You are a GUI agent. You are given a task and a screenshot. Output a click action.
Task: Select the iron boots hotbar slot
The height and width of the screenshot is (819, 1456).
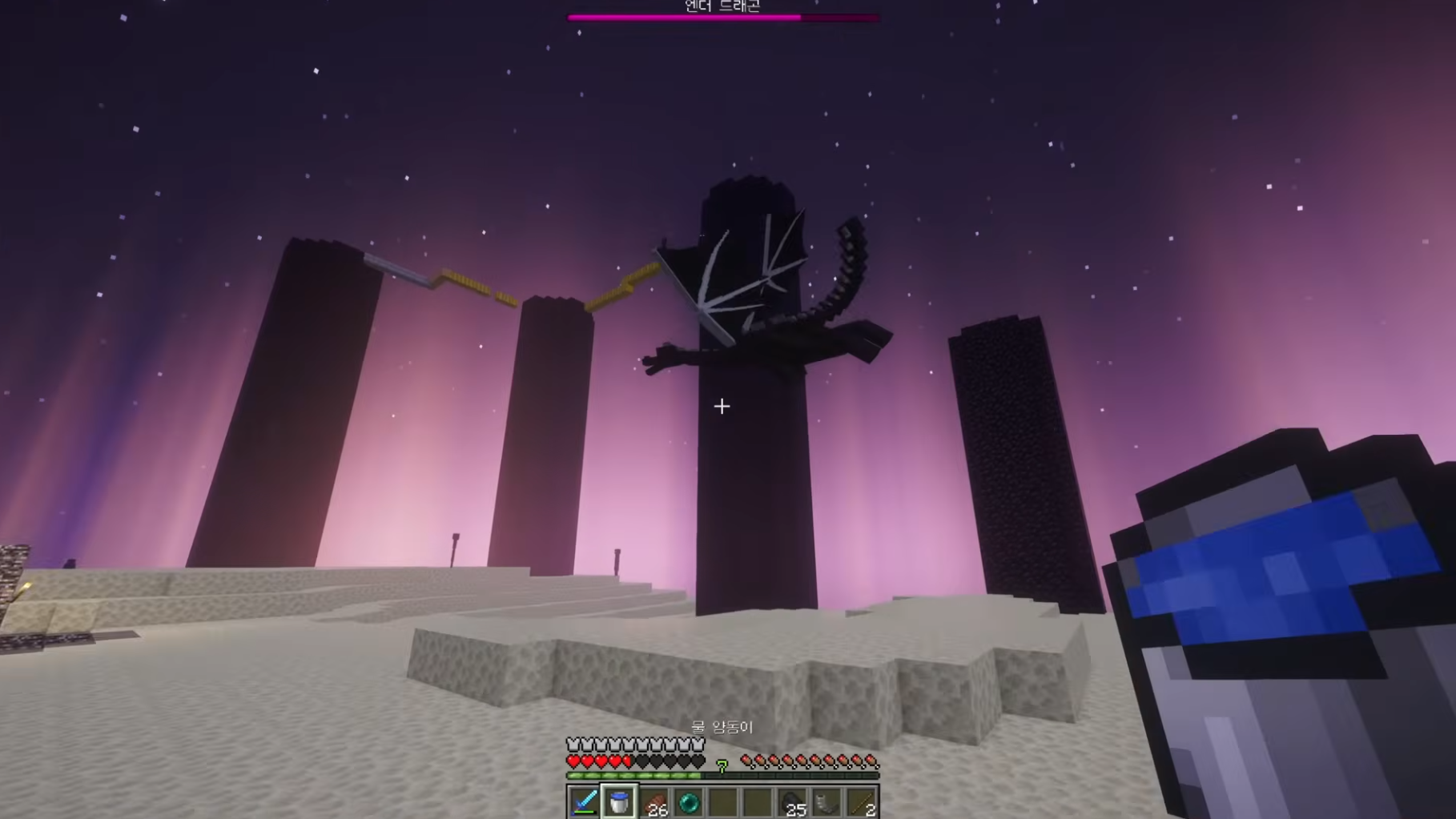point(827,801)
